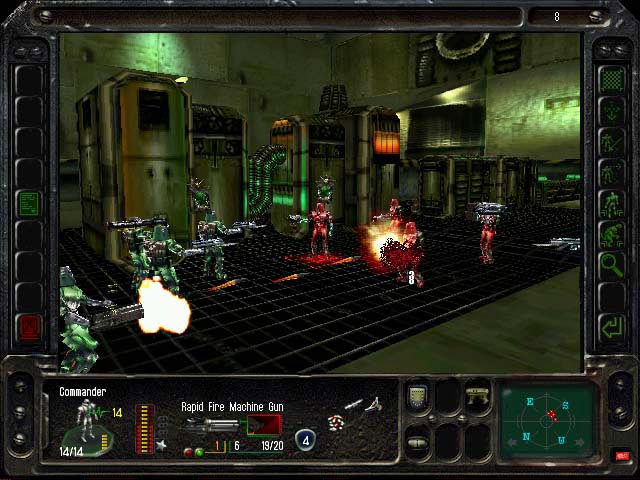Click the green return arrow button

pos(610,326)
